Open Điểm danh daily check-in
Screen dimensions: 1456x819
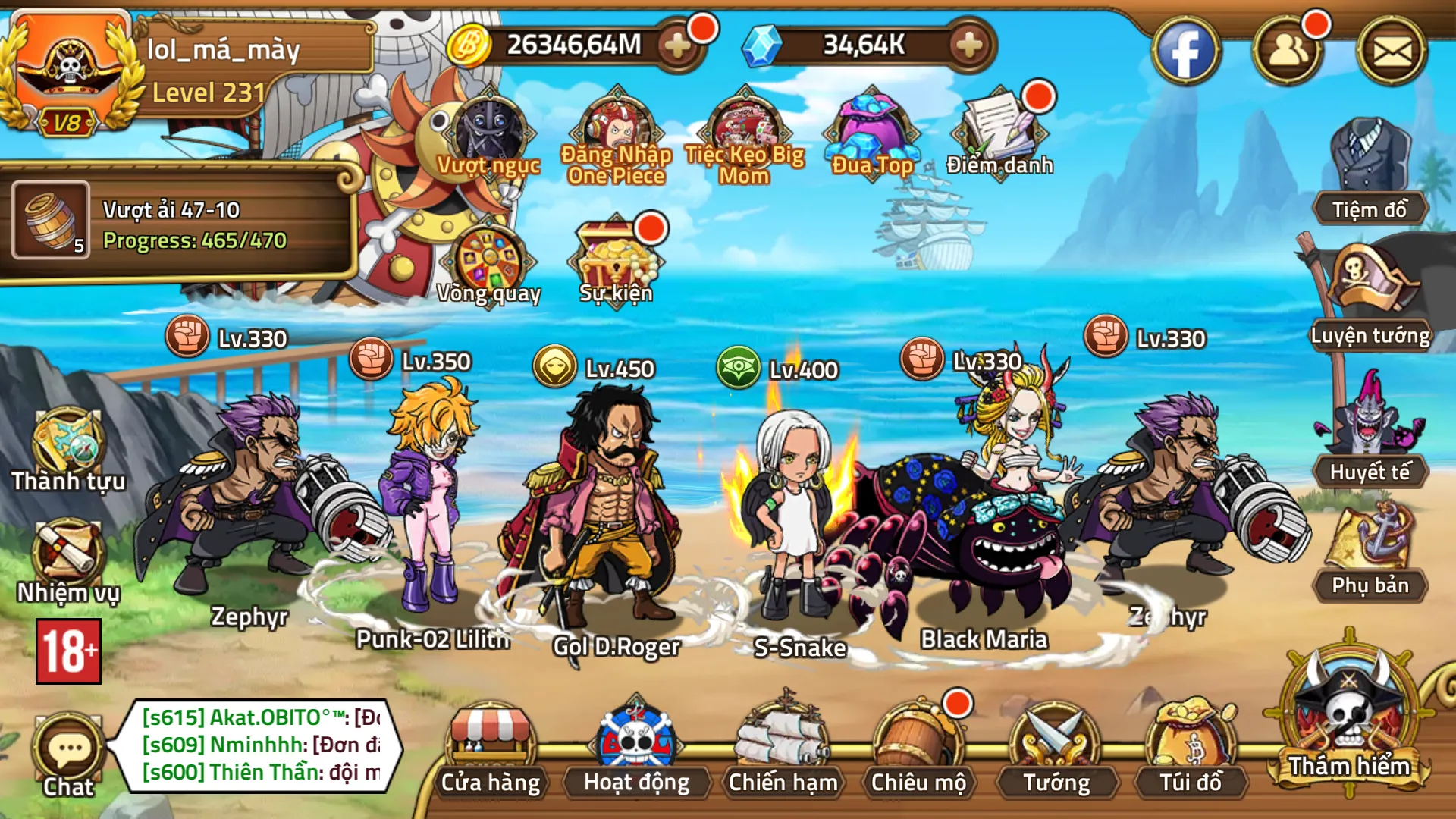coord(999,133)
